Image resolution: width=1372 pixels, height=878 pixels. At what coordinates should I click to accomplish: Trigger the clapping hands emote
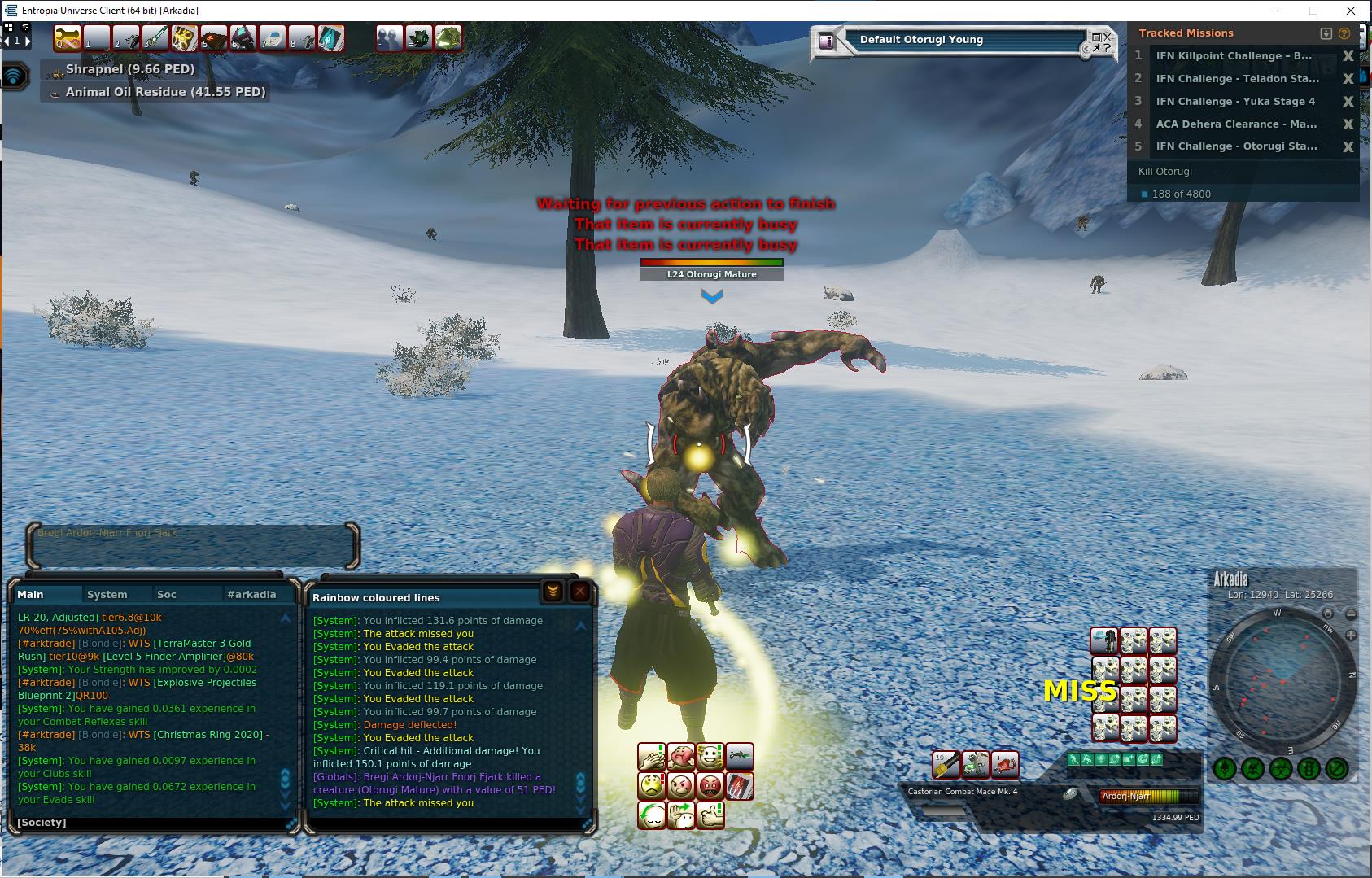(x=652, y=758)
